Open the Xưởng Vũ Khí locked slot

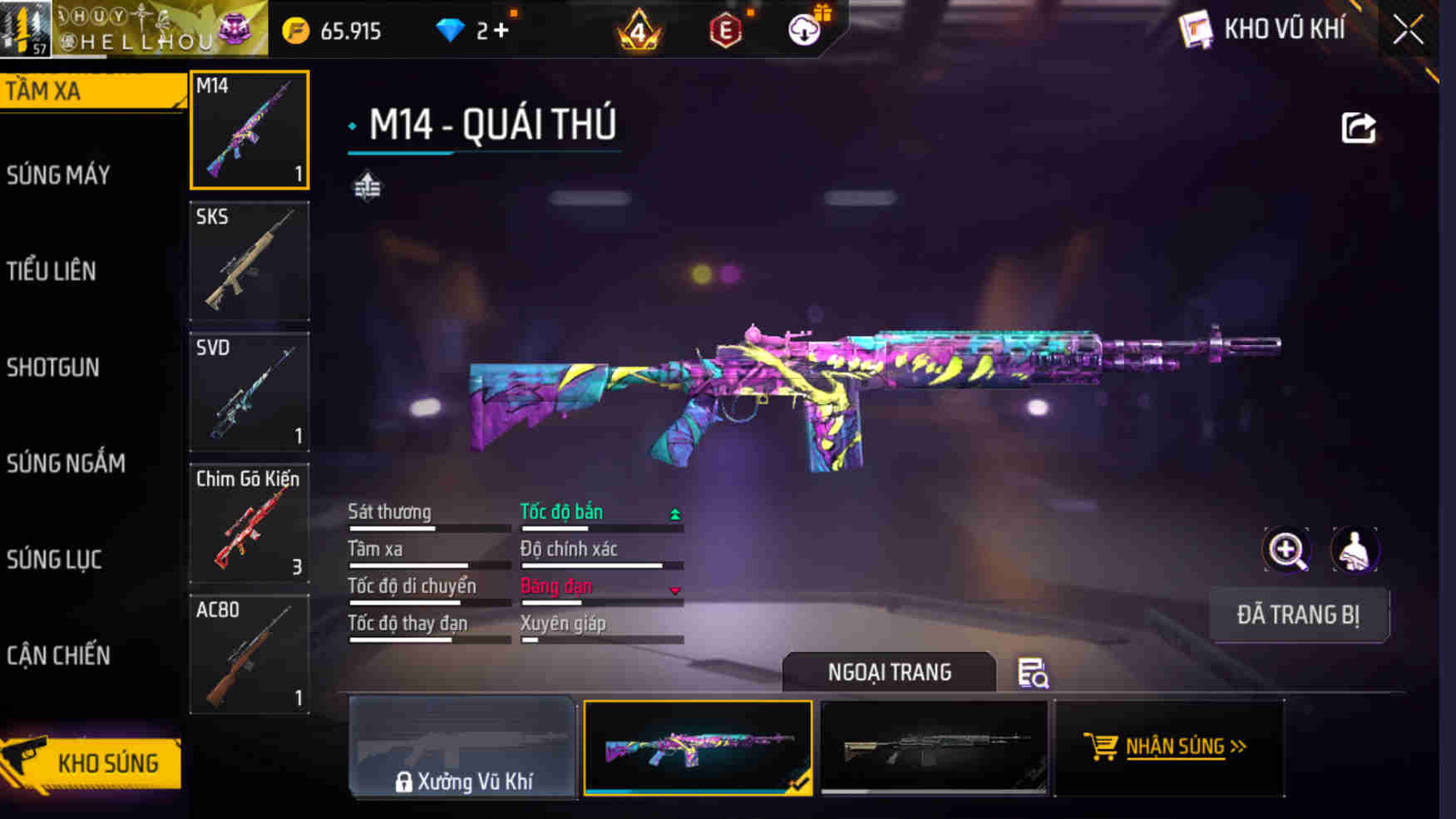tap(463, 747)
